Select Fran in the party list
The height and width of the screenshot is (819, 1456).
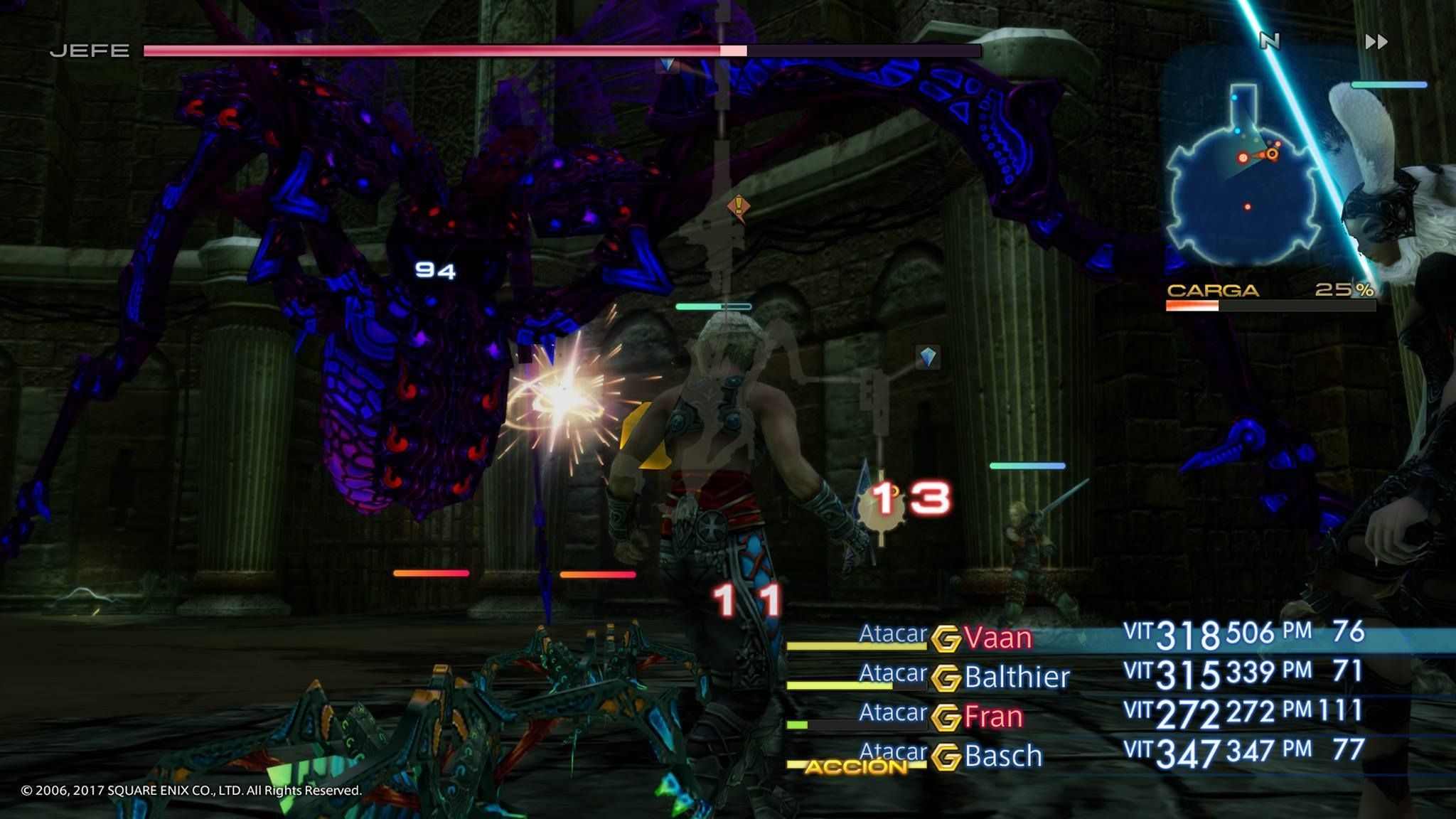993,717
